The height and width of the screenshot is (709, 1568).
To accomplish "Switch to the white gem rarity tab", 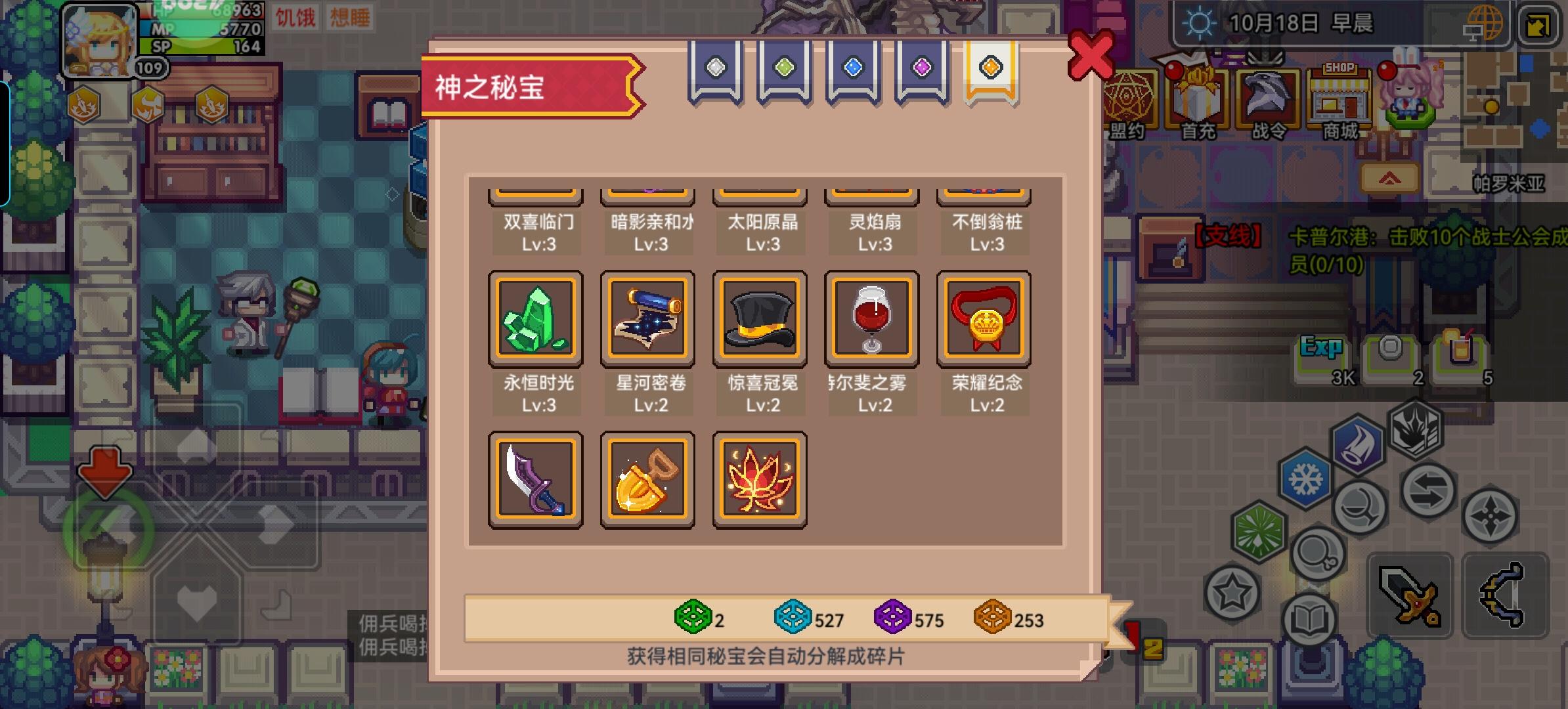I will 716,69.
